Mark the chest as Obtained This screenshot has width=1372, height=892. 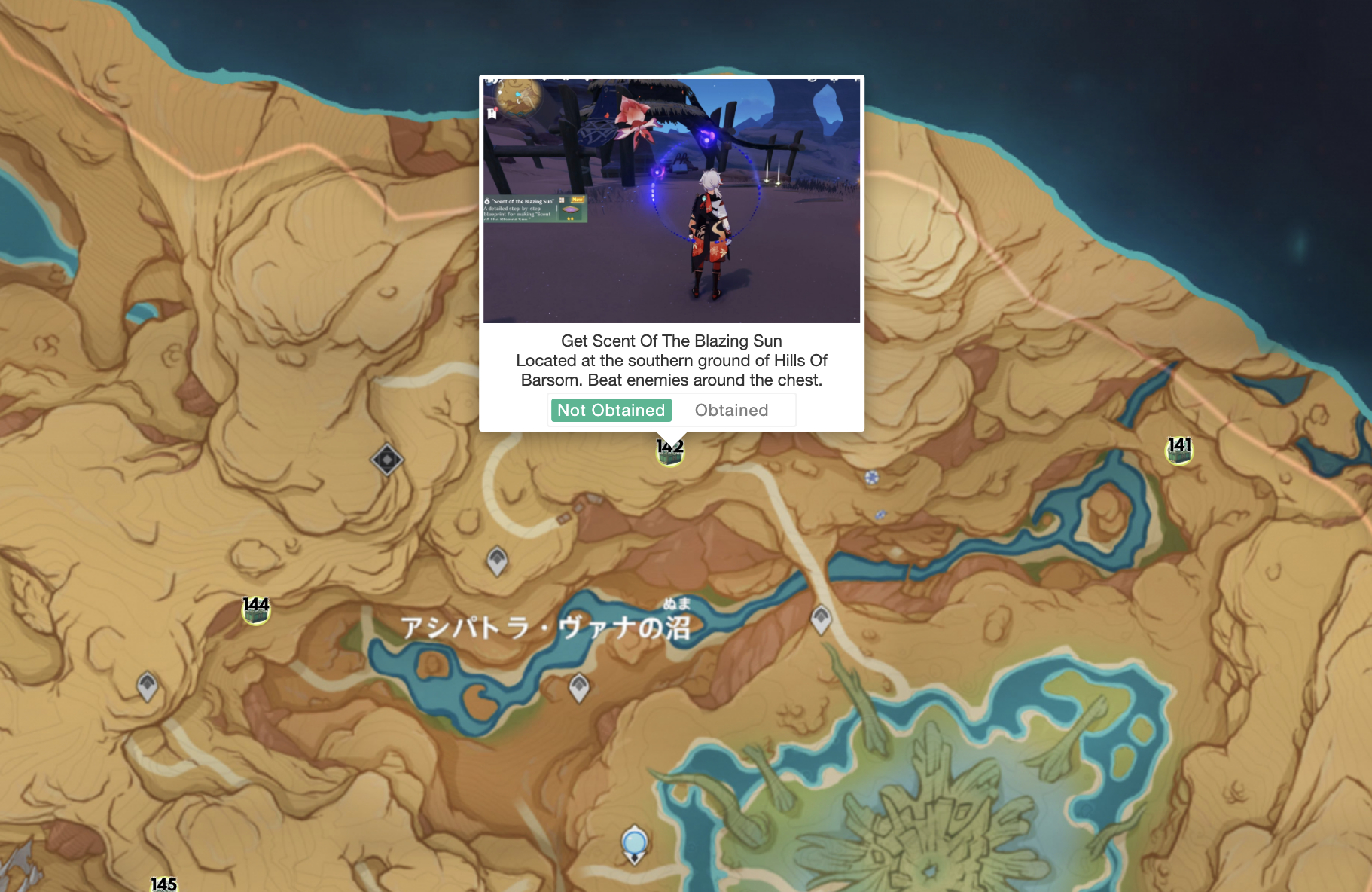click(731, 411)
